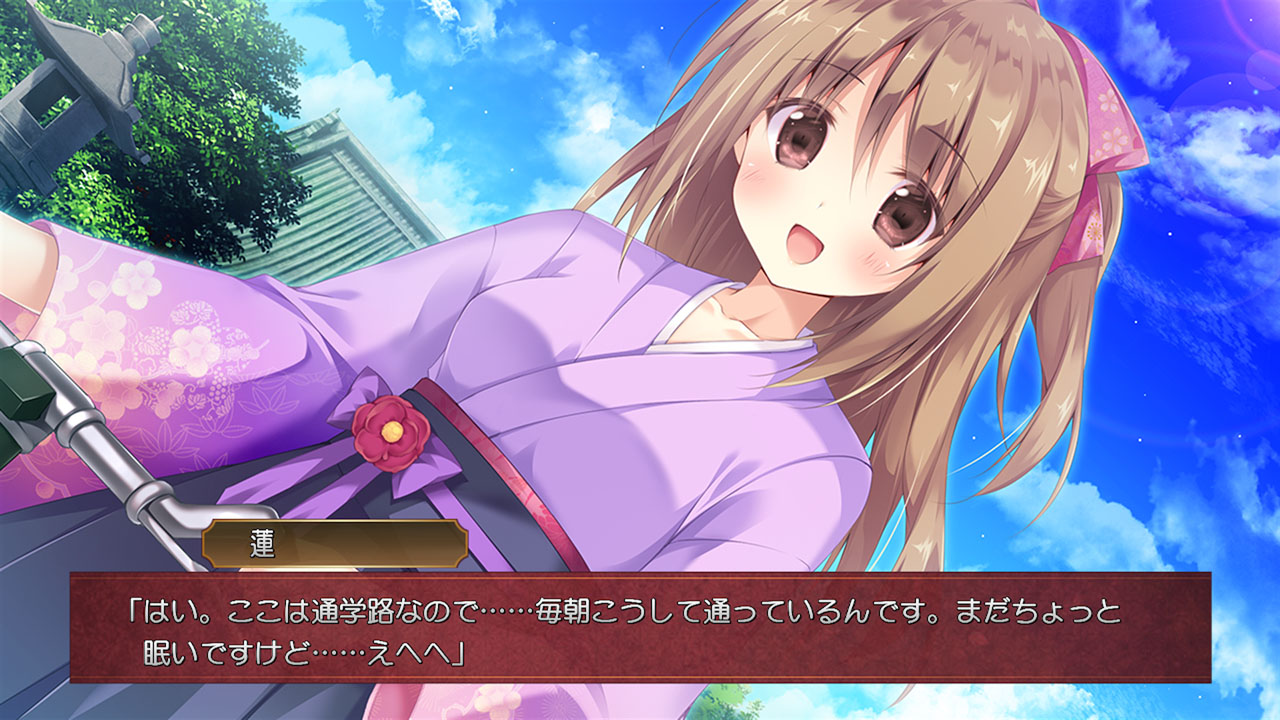Click the dialogue box to advance text
Screen dimensions: 1280x720
click(640, 630)
